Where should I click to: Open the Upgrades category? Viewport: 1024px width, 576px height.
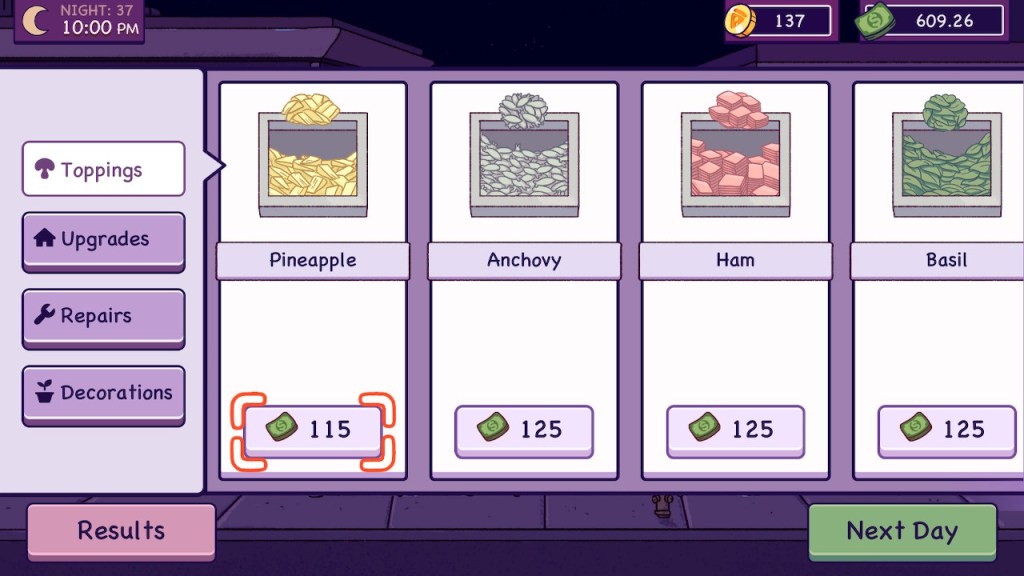coord(103,240)
